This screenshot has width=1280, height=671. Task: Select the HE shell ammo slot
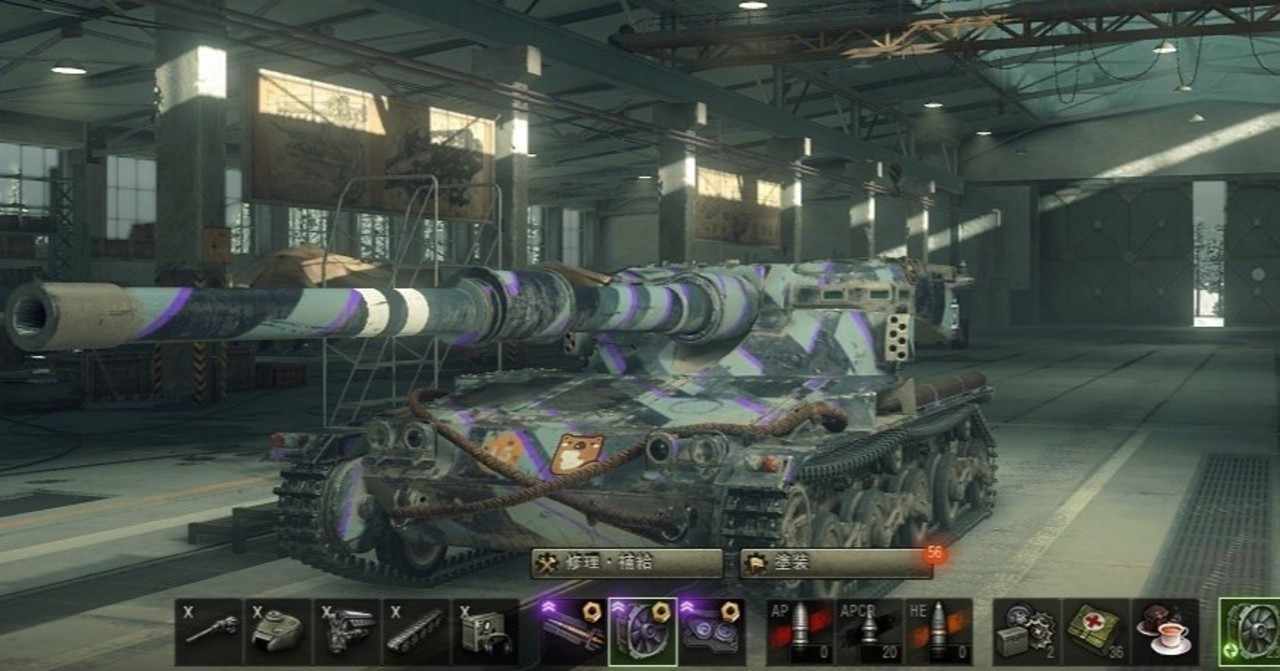coord(938,632)
